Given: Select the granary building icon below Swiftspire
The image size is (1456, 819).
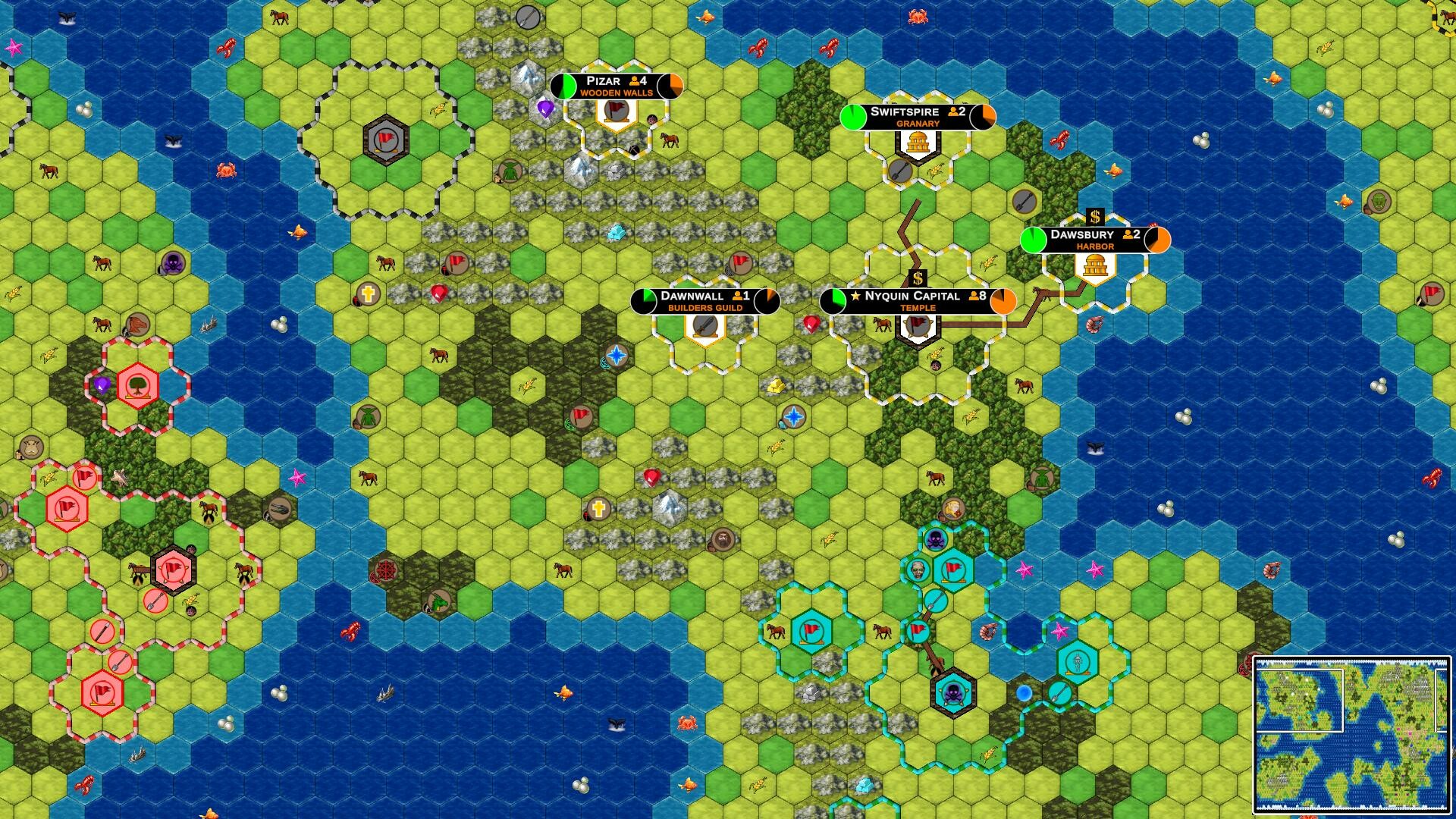Looking at the screenshot, I should click(x=918, y=141).
